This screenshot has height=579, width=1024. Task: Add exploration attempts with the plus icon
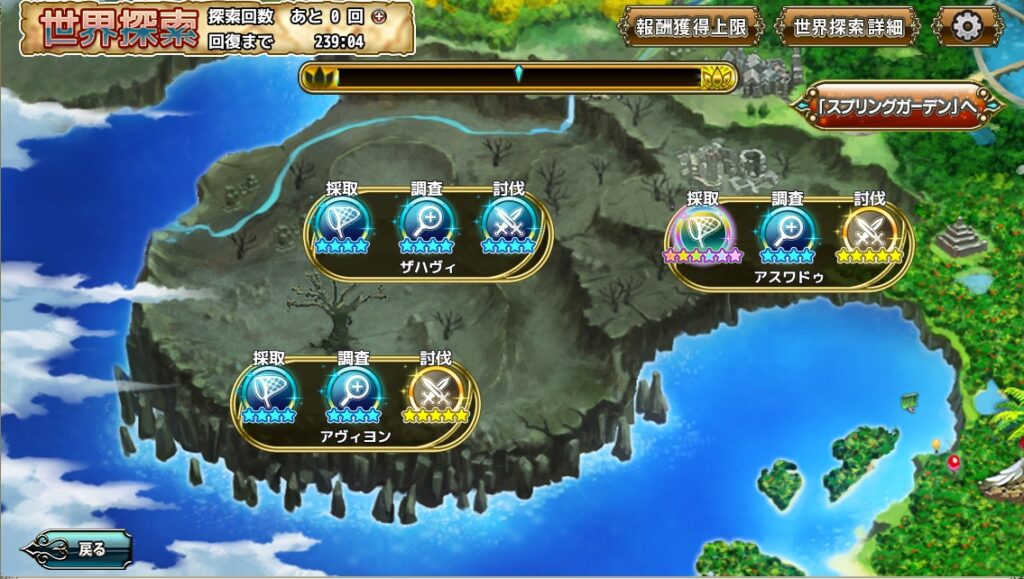point(377,17)
